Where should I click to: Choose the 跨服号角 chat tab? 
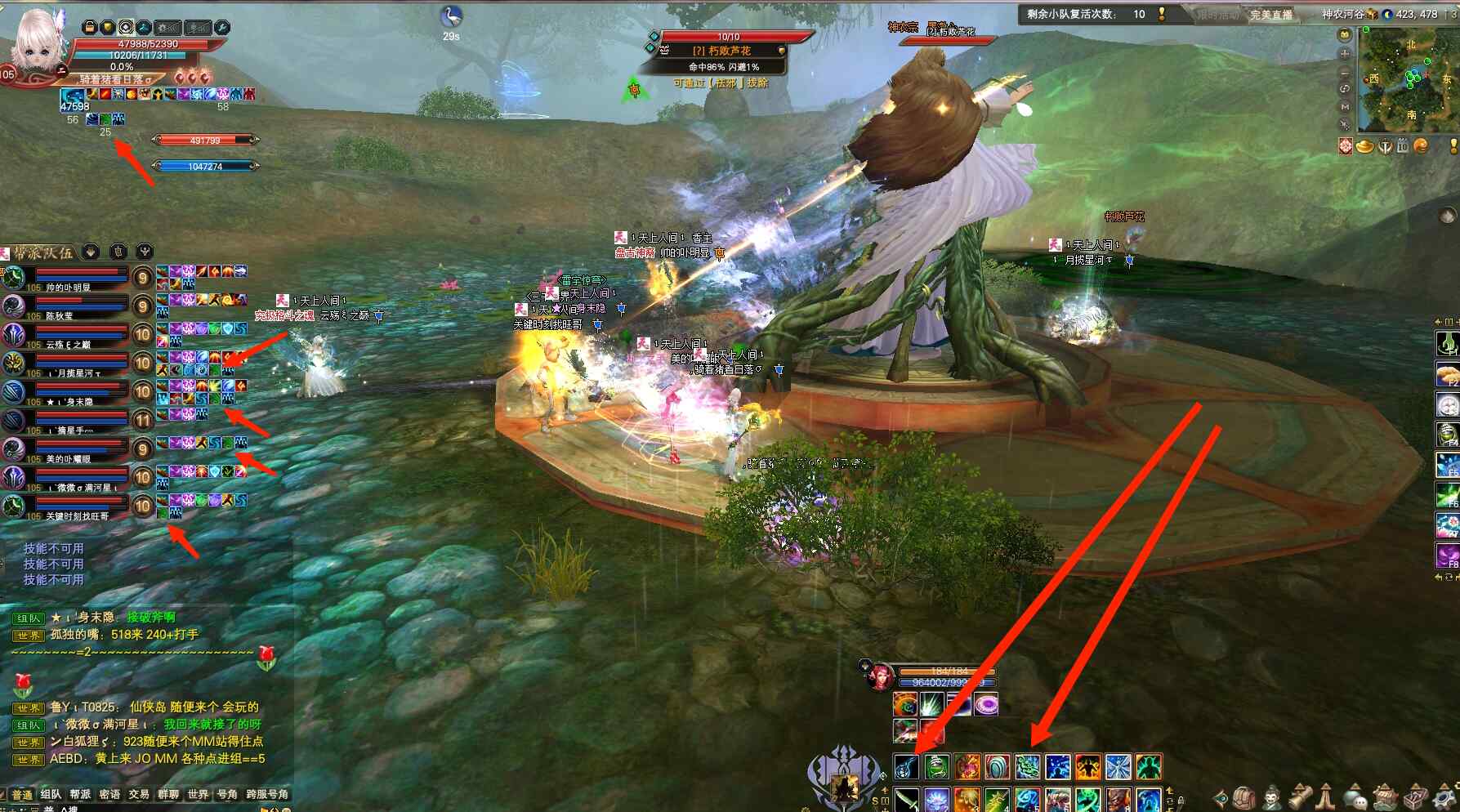click(267, 794)
